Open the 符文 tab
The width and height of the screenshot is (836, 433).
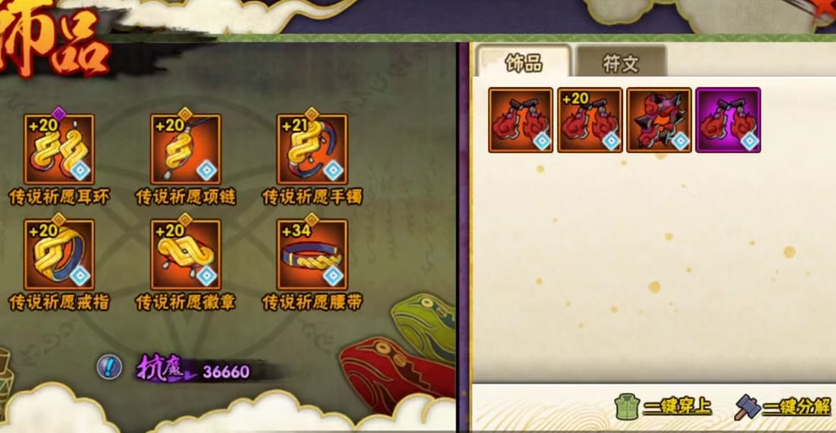[621, 63]
